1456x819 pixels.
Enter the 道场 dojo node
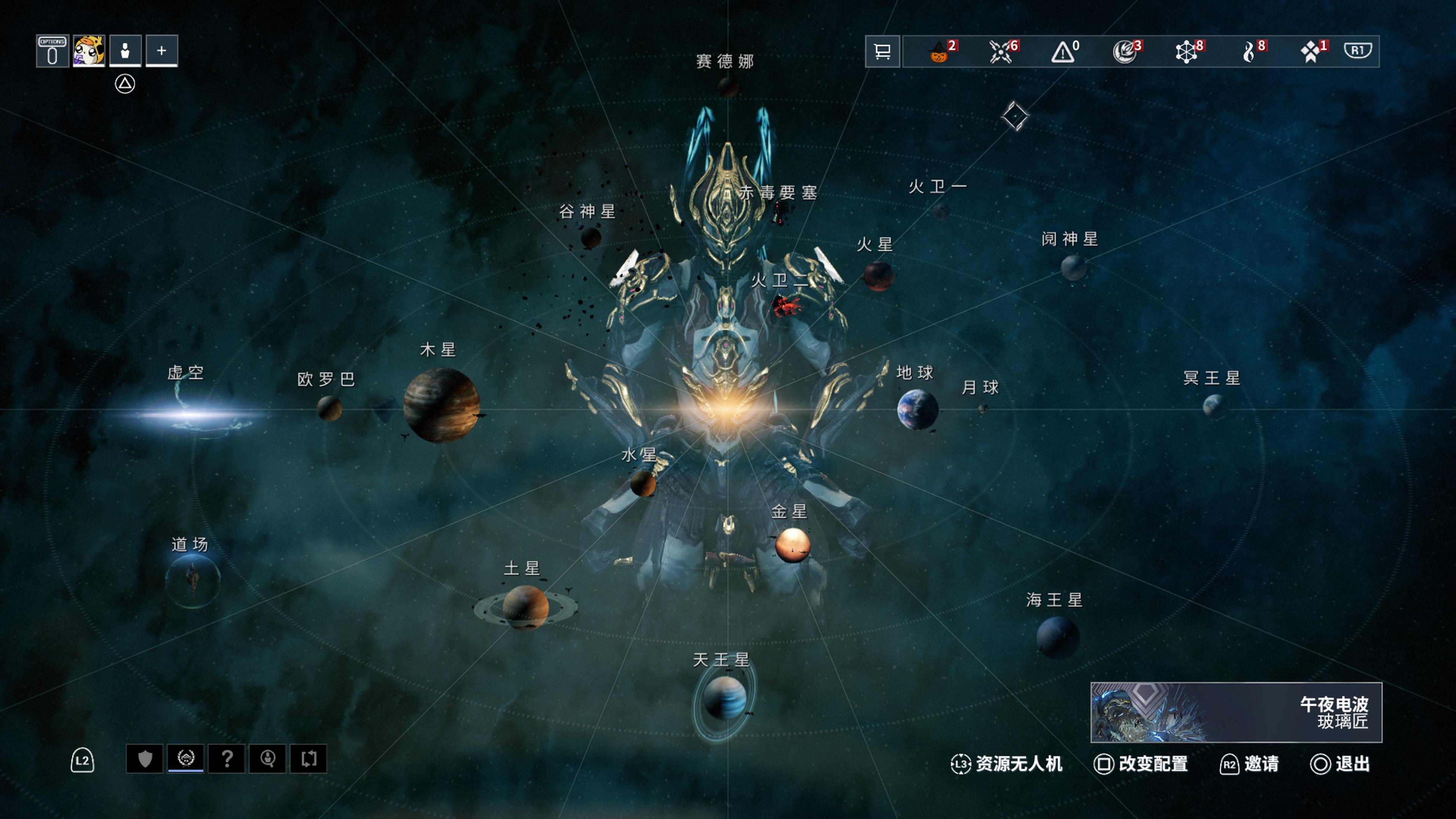[x=192, y=581]
